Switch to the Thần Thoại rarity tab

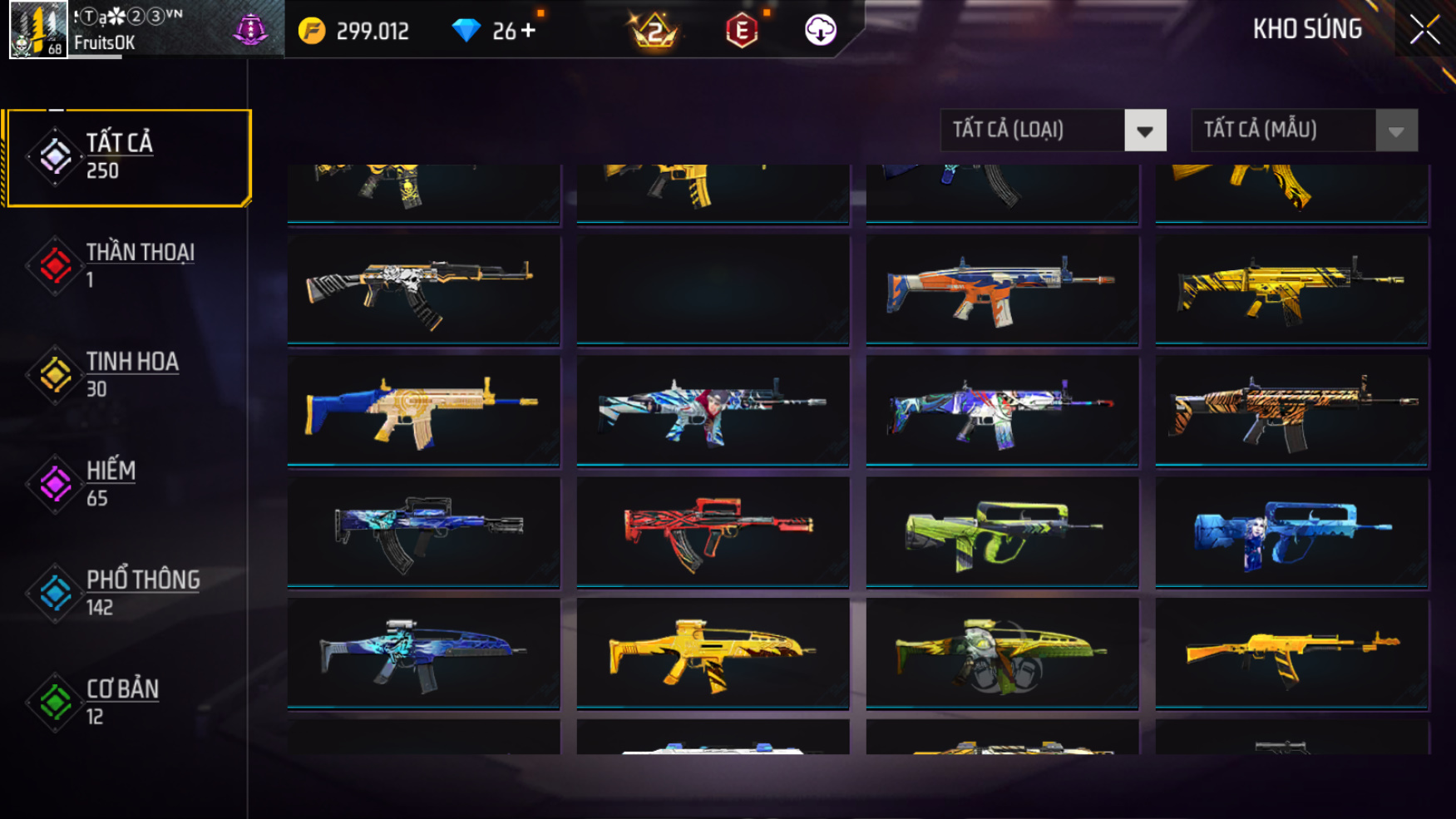click(x=125, y=265)
